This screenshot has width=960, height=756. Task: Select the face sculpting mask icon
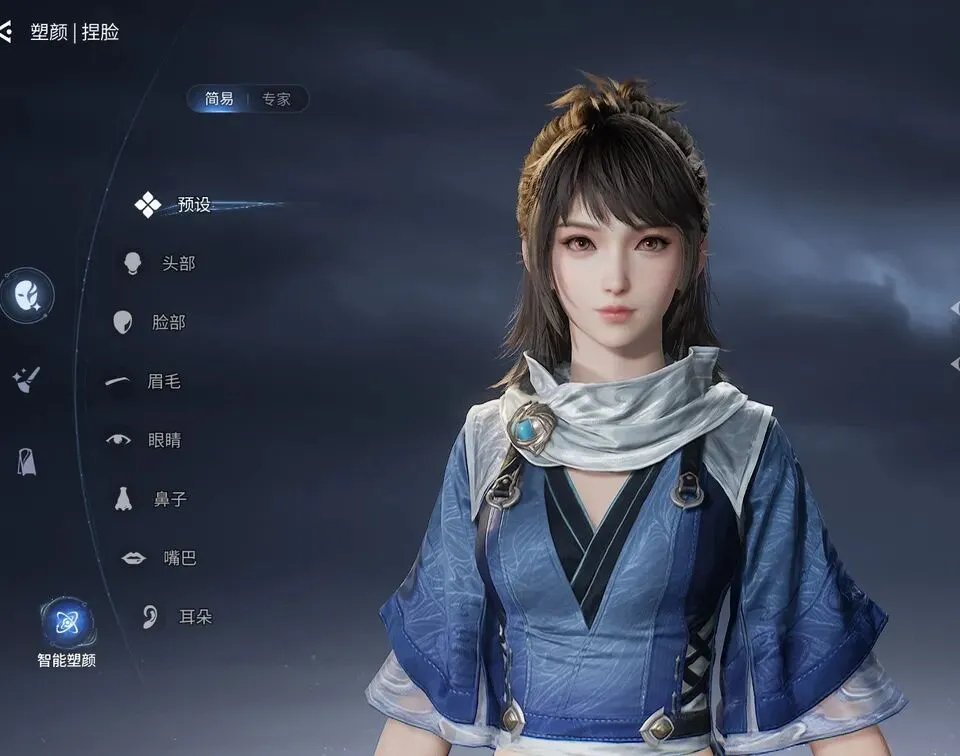[27, 295]
